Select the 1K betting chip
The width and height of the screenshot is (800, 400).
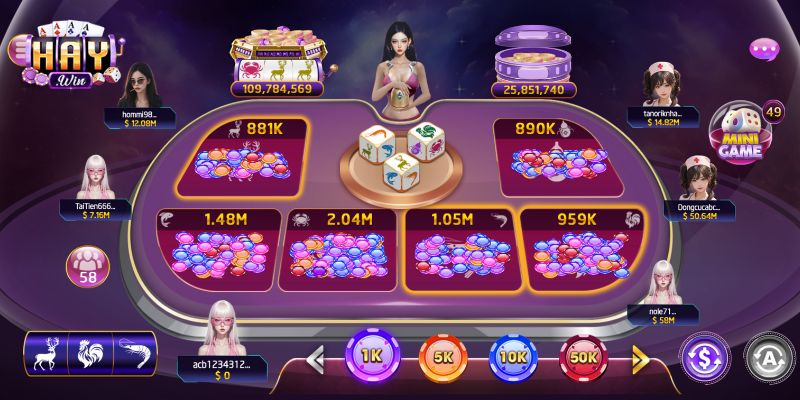coord(372,355)
